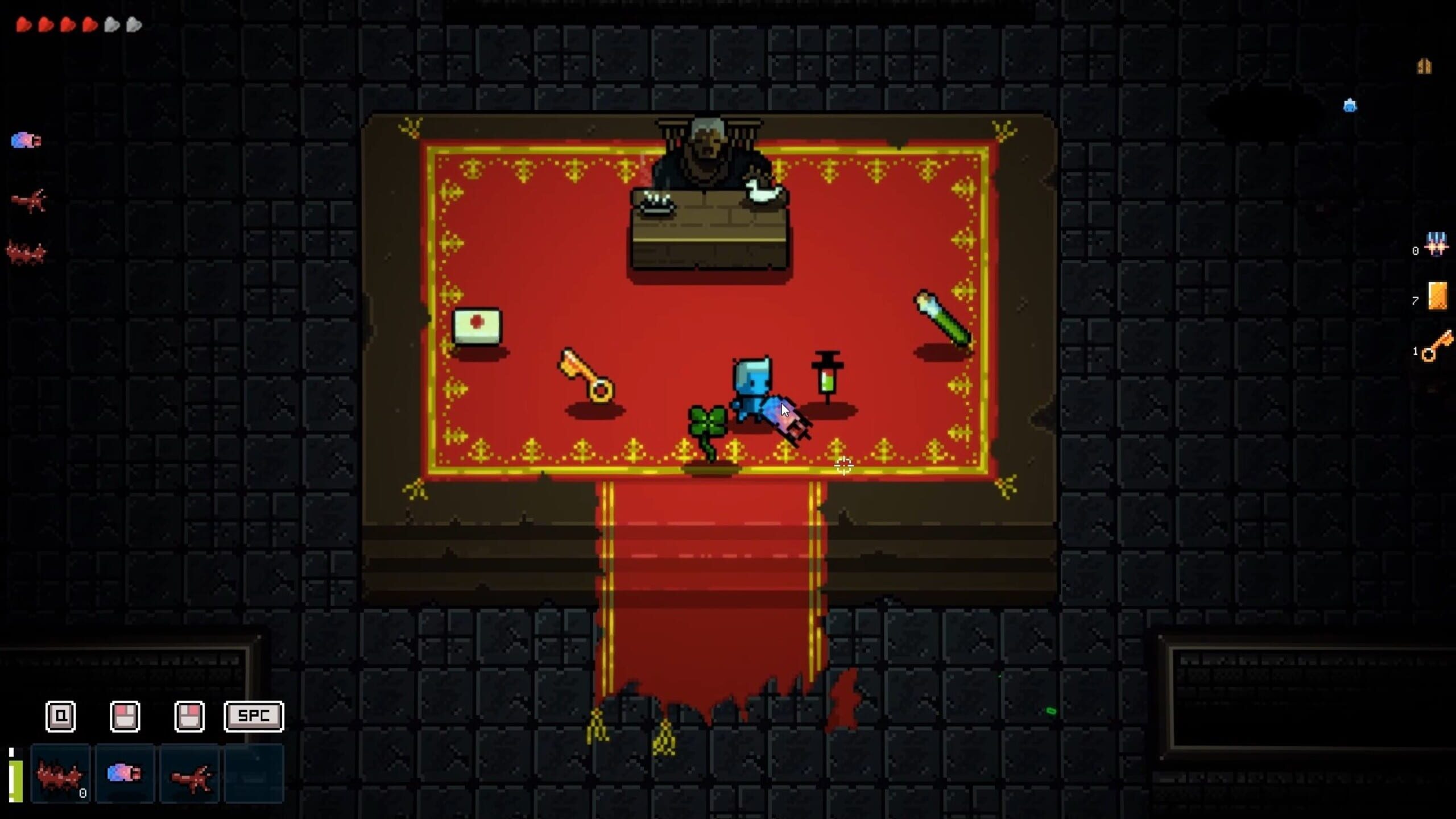The height and width of the screenshot is (819, 1456).
Task: Select the pink fish weapon in the bottom inventory slots
Action: (x=125, y=773)
